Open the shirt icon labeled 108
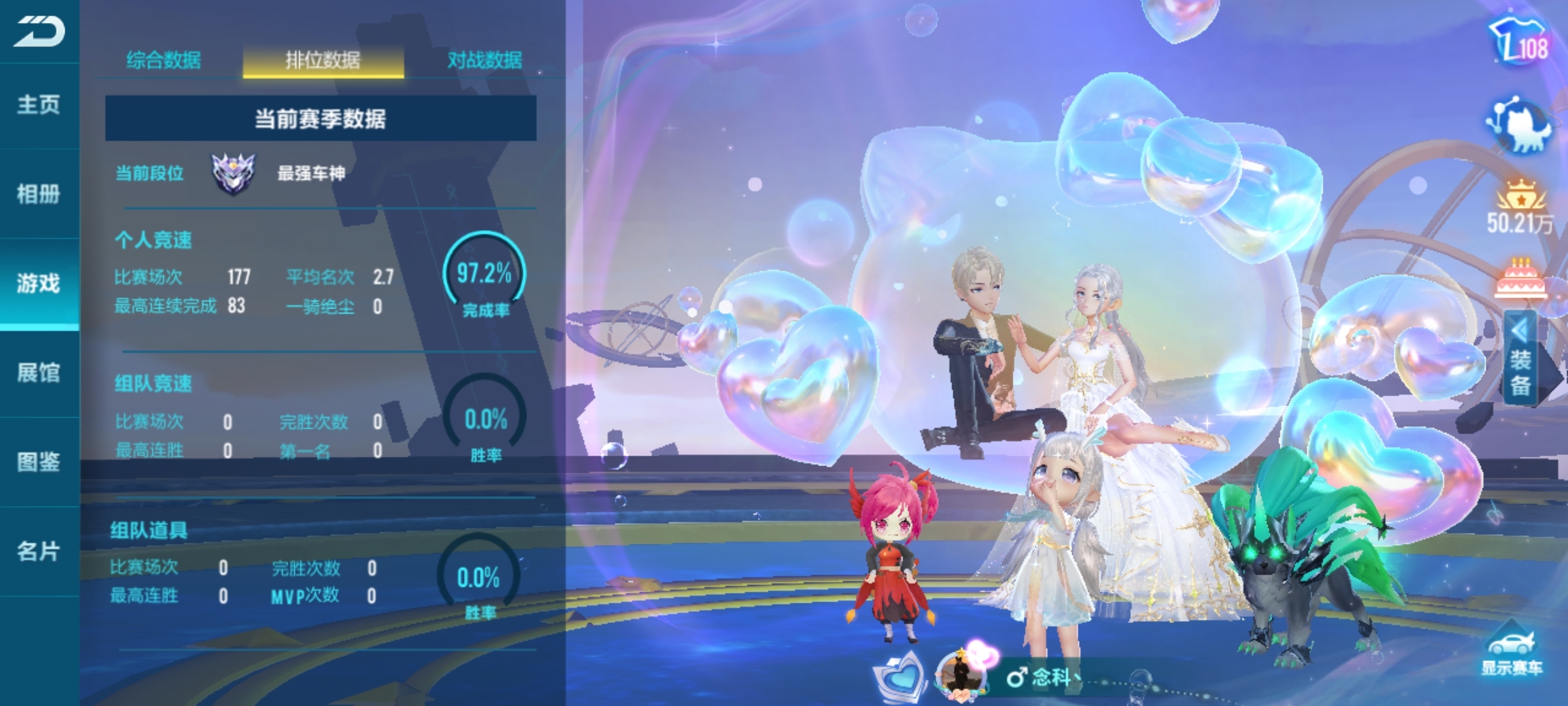Viewport: 1568px width, 706px height. [x=1520, y=42]
